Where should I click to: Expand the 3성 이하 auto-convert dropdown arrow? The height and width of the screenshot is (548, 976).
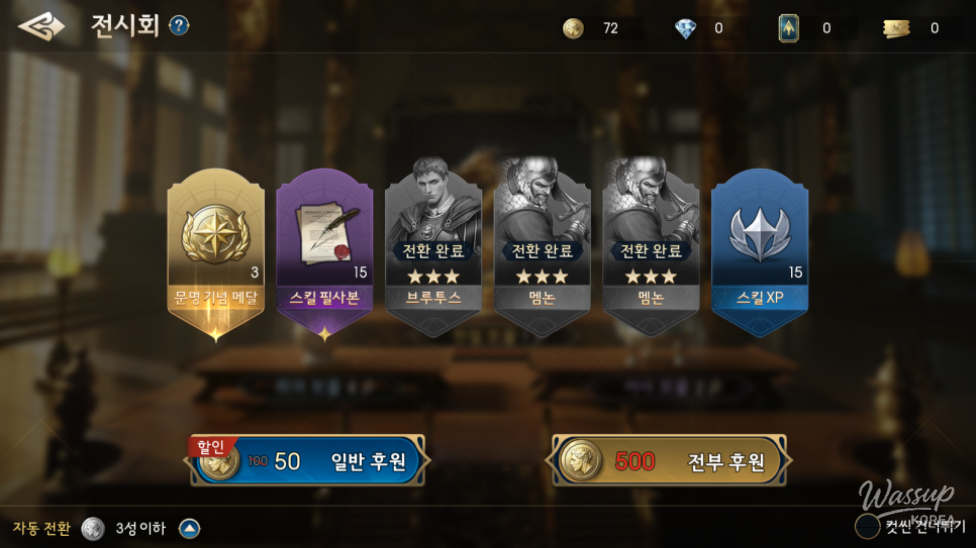coord(189,528)
